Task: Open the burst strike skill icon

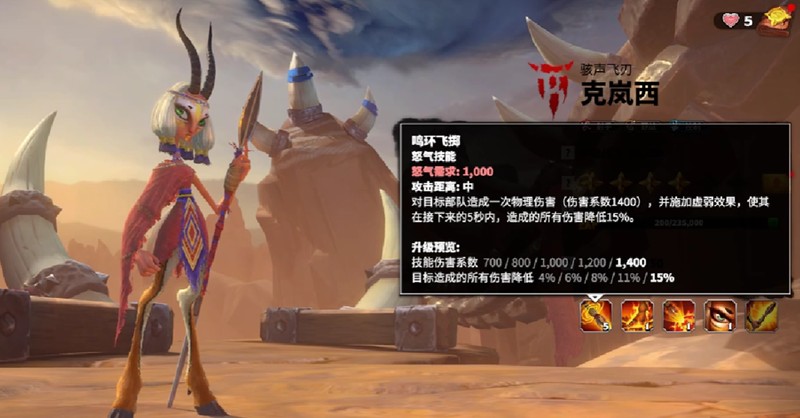Action: click(680, 316)
